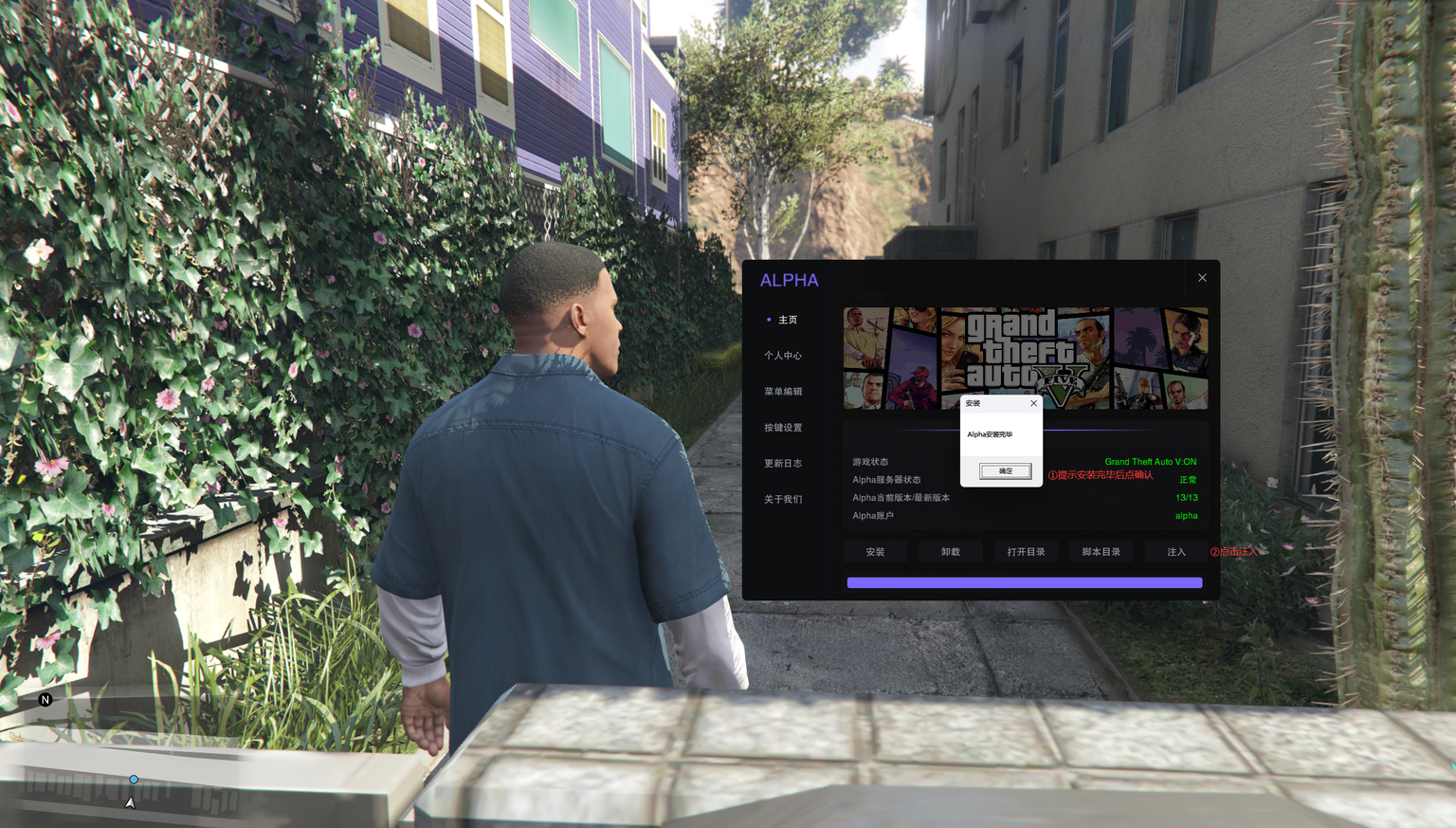This screenshot has width=1456, height=828.
Task: Open the 关于我们 page
Action: [x=783, y=500]
